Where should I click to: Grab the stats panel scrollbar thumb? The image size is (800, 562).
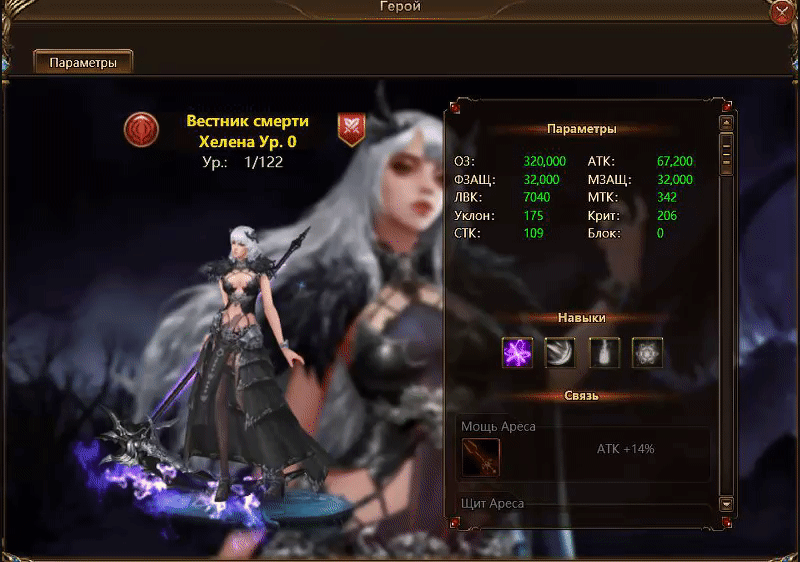coord(727,150)
